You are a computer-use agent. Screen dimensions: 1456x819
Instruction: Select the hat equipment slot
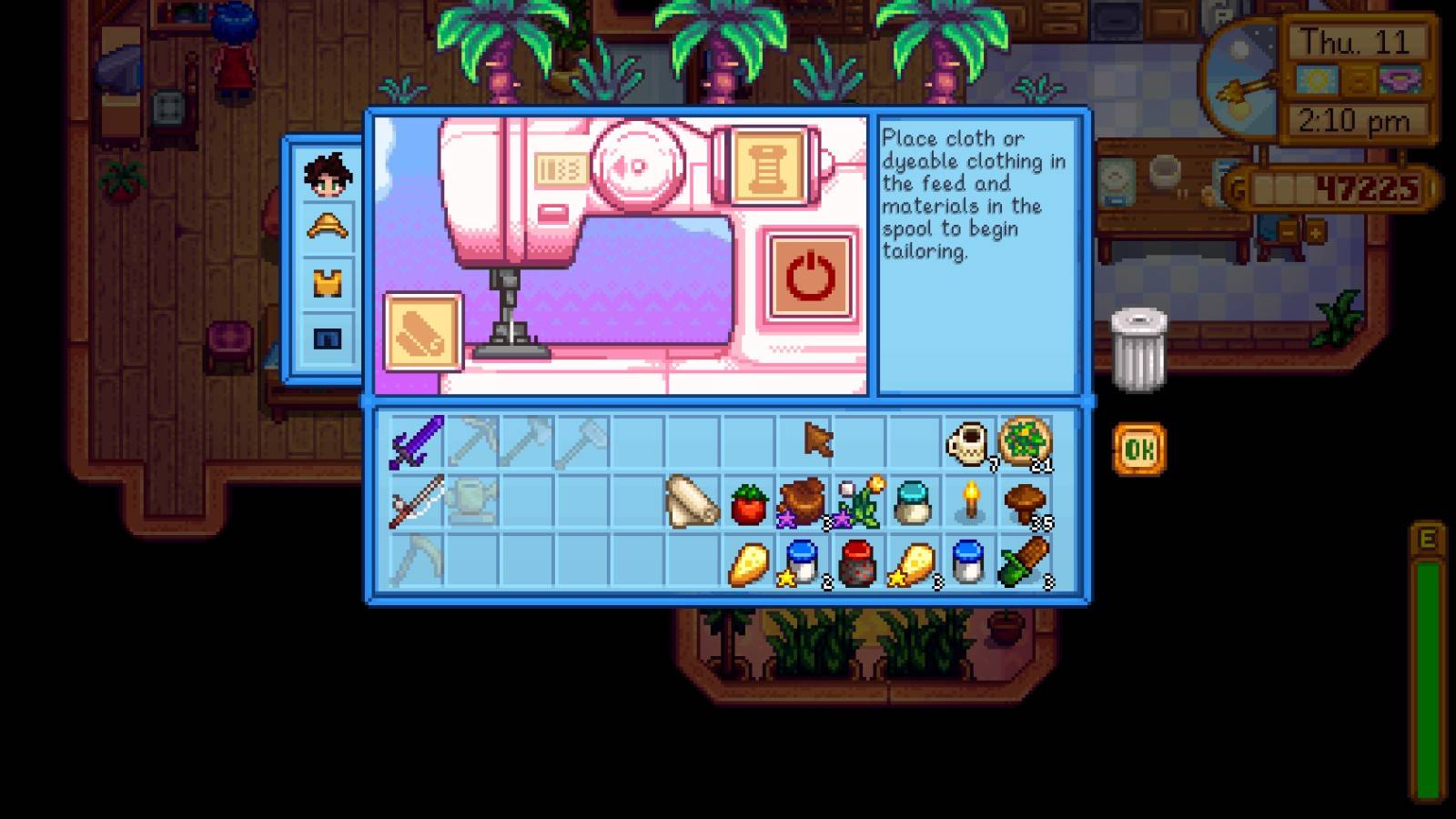click(328, 227)
